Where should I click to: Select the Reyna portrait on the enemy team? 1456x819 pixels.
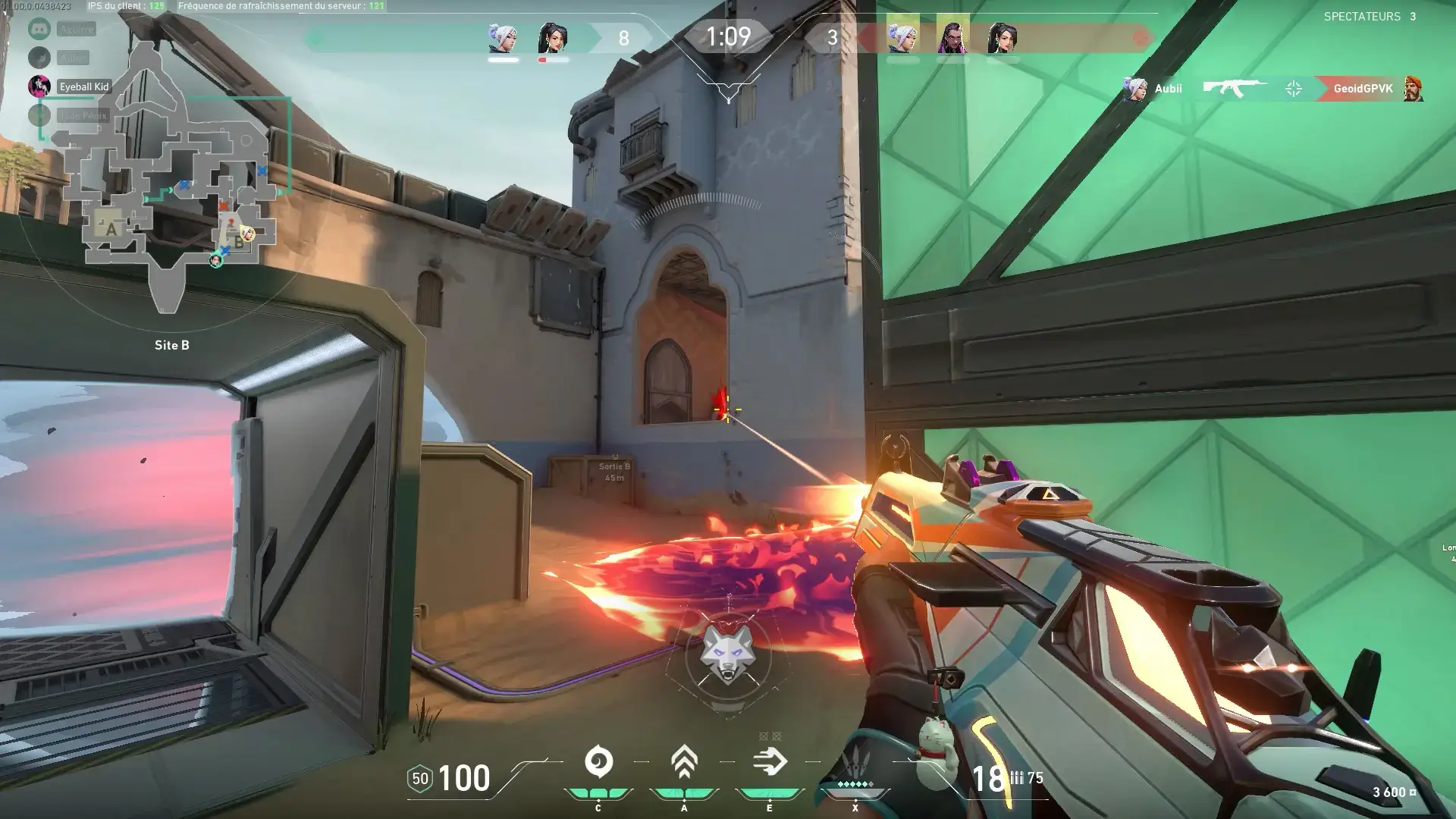pyautogui.click(x=952, y=36)
